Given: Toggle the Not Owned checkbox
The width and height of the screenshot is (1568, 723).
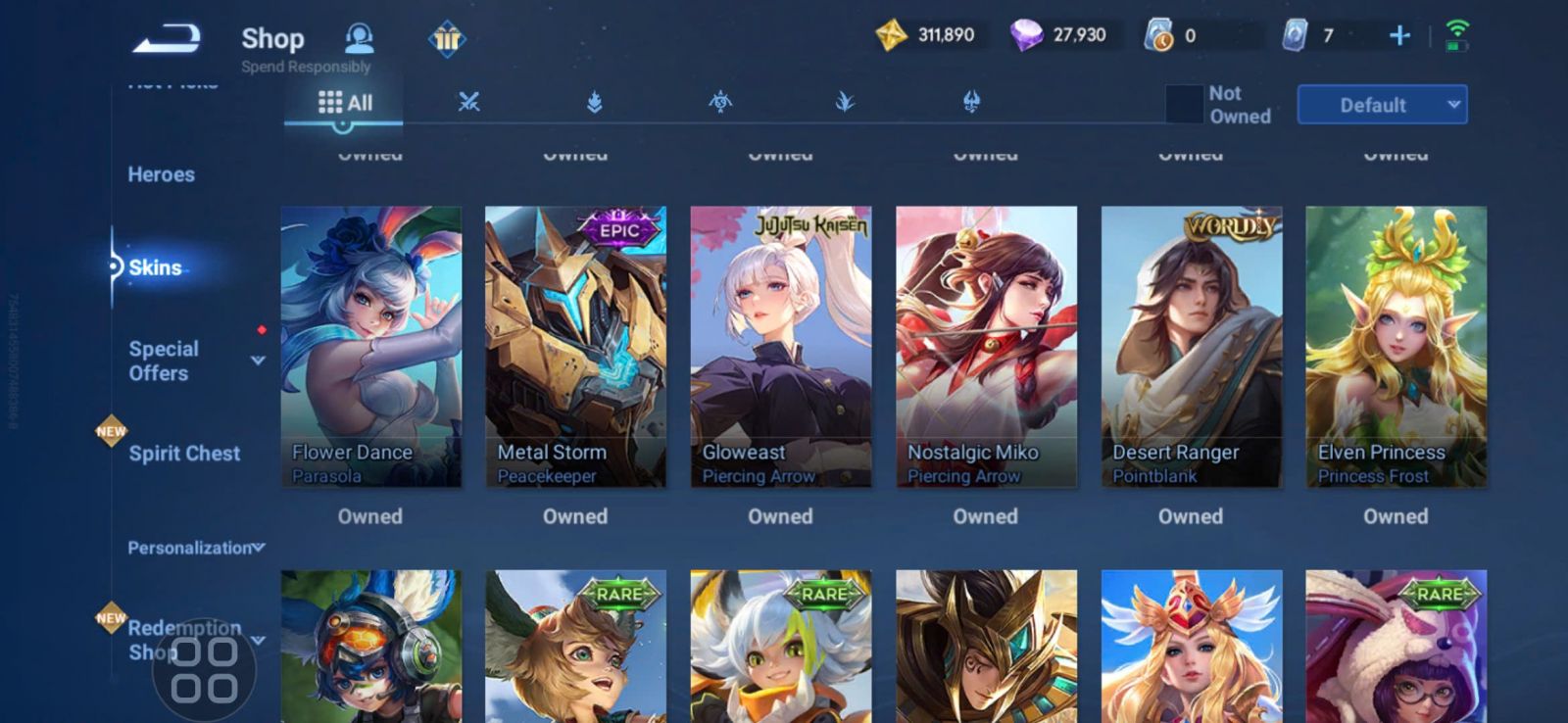Looking at the screenshot, I should coord(1184,105).
